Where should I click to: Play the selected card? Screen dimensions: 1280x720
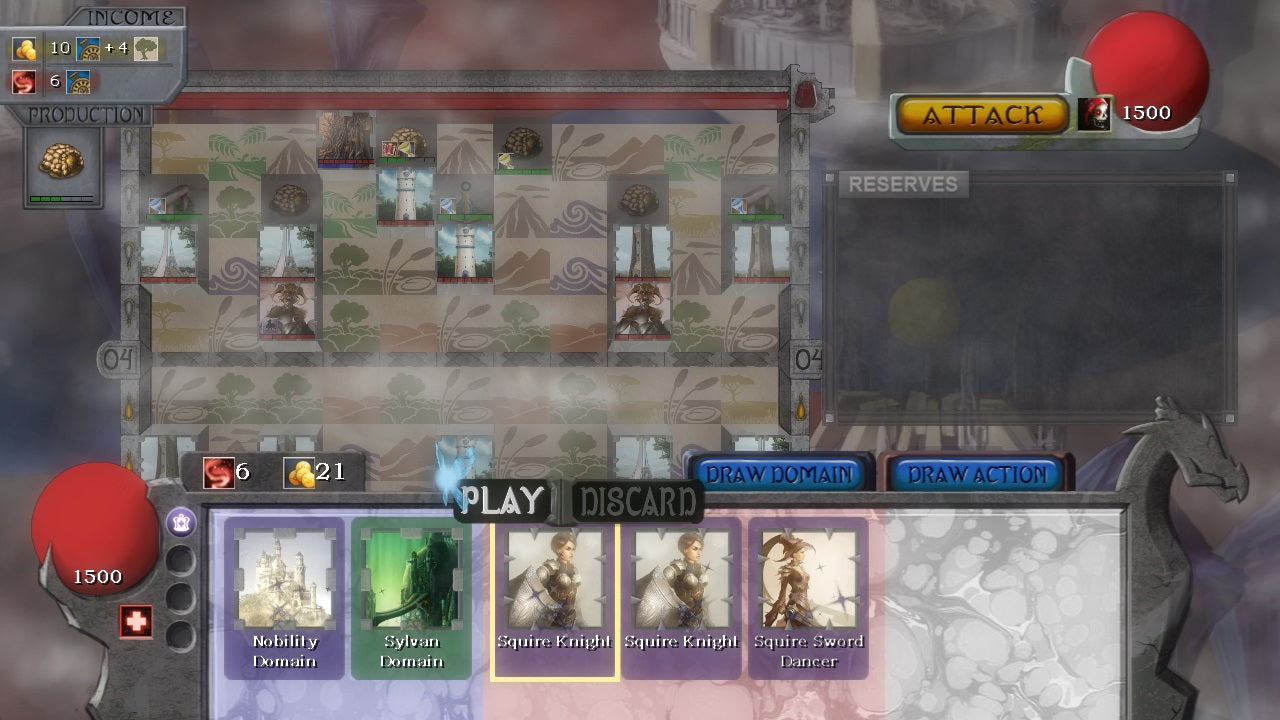point(502,500)
